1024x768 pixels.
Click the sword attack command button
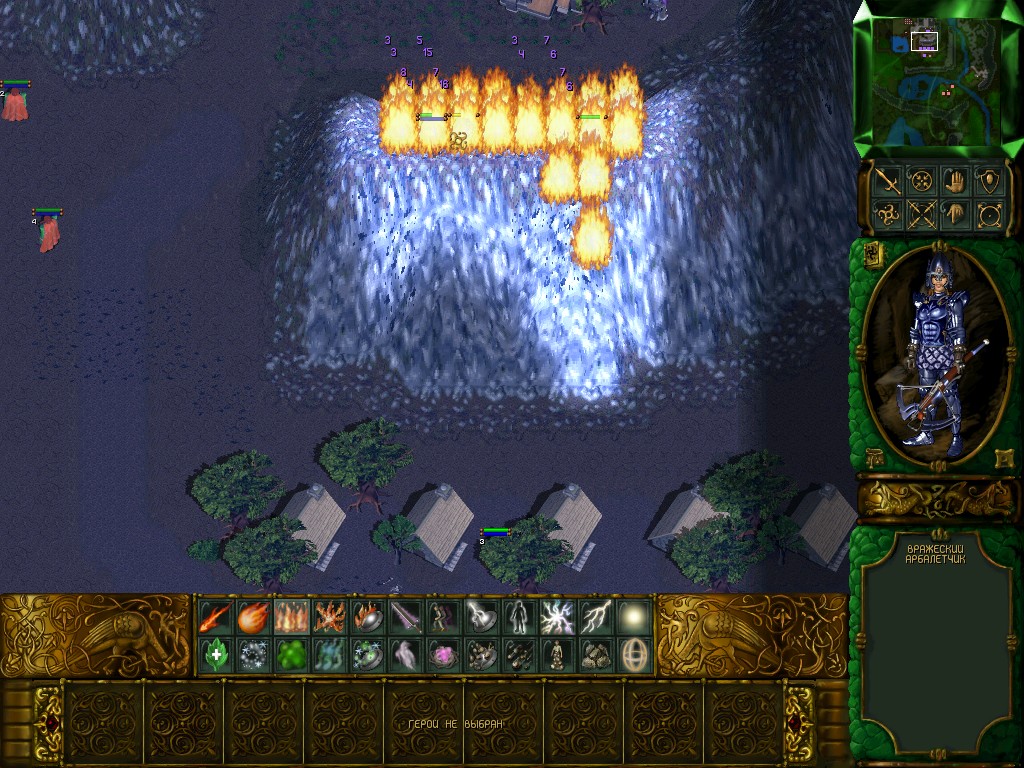pyautogui.click(x=886, y=181)
